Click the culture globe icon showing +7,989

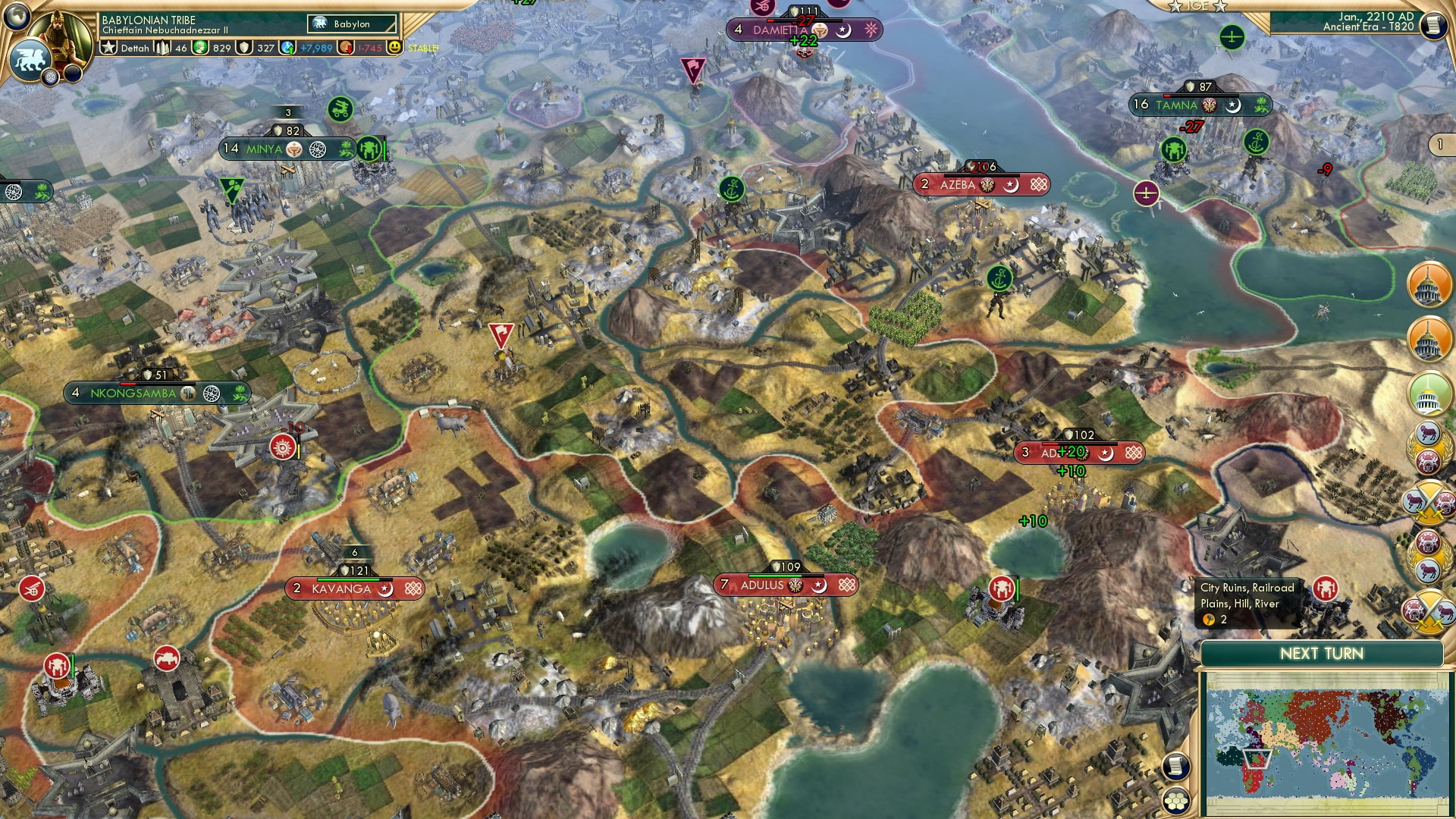tap(285, 47)
